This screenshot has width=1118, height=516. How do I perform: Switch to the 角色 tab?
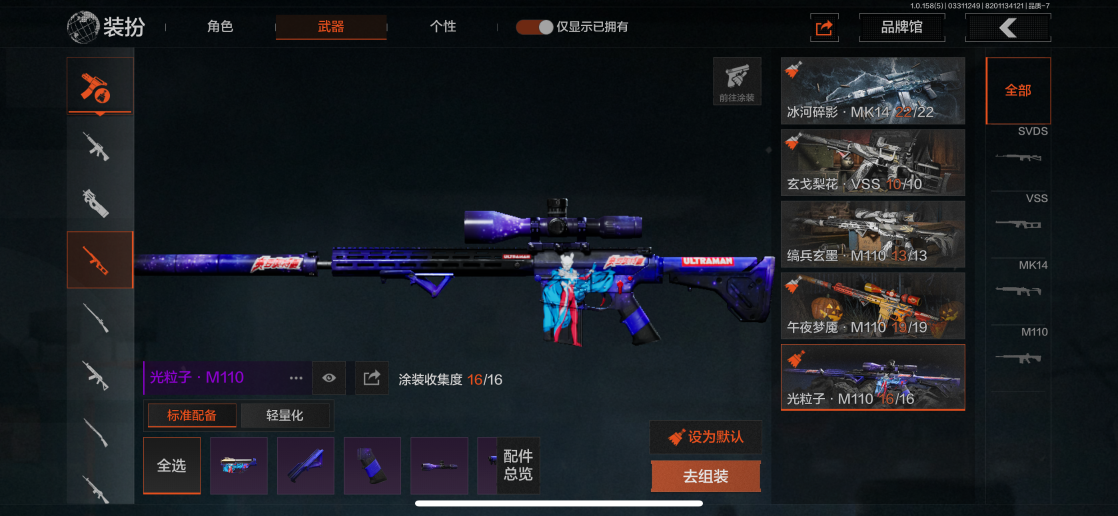tap(220, 27)
